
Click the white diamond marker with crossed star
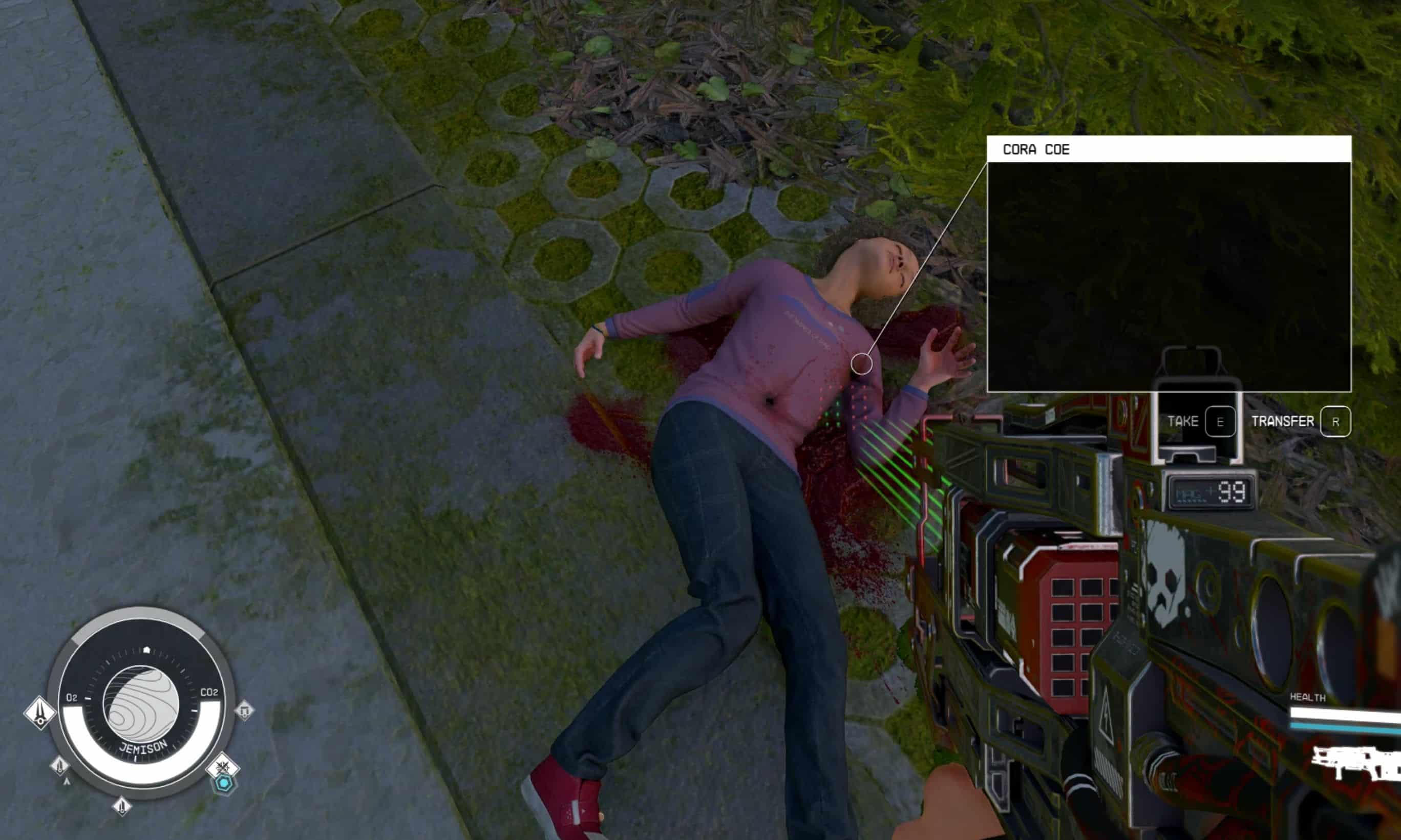(x=222, y=767)
